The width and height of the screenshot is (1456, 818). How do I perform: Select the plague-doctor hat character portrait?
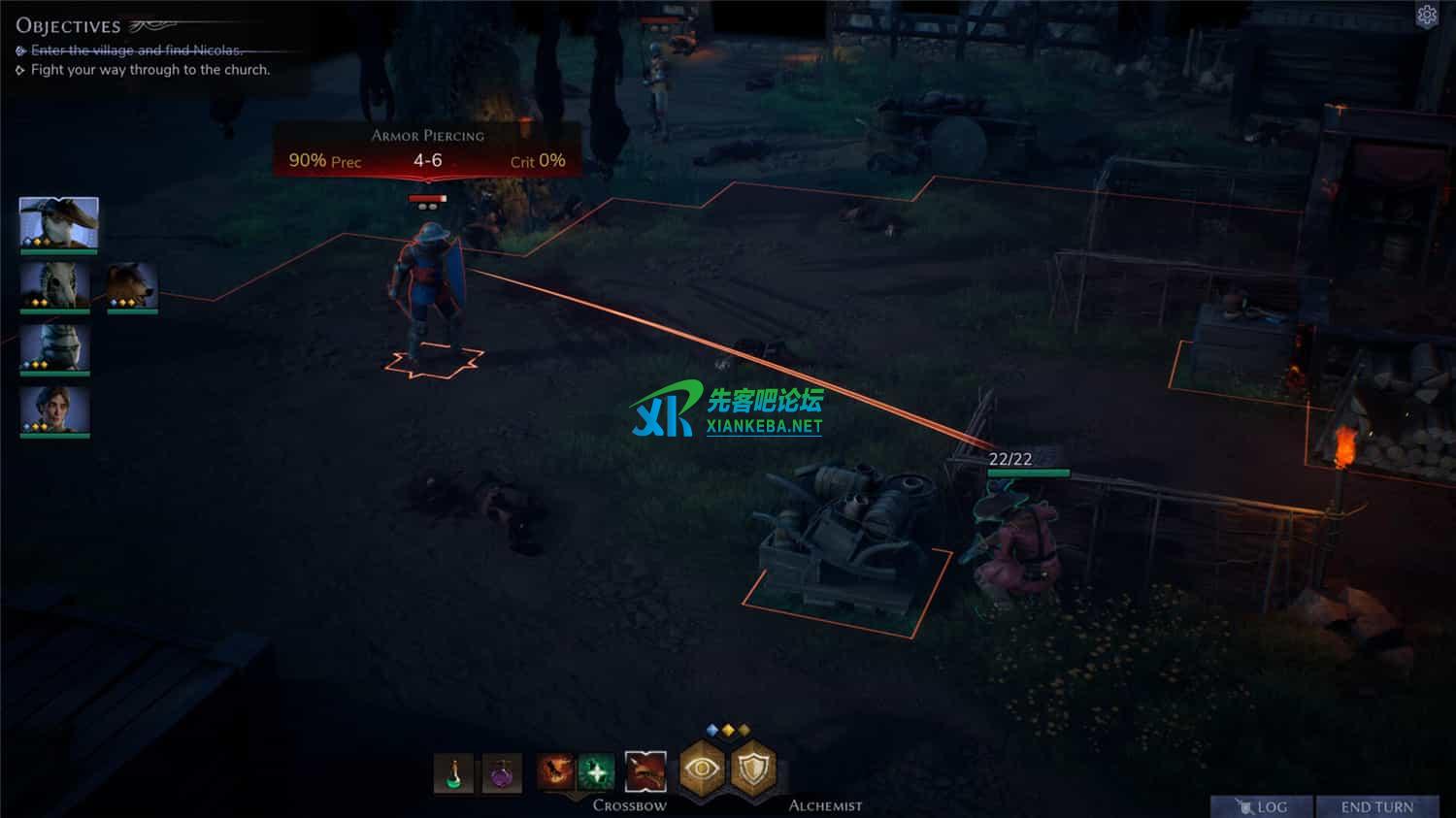[x=58, y=223]
